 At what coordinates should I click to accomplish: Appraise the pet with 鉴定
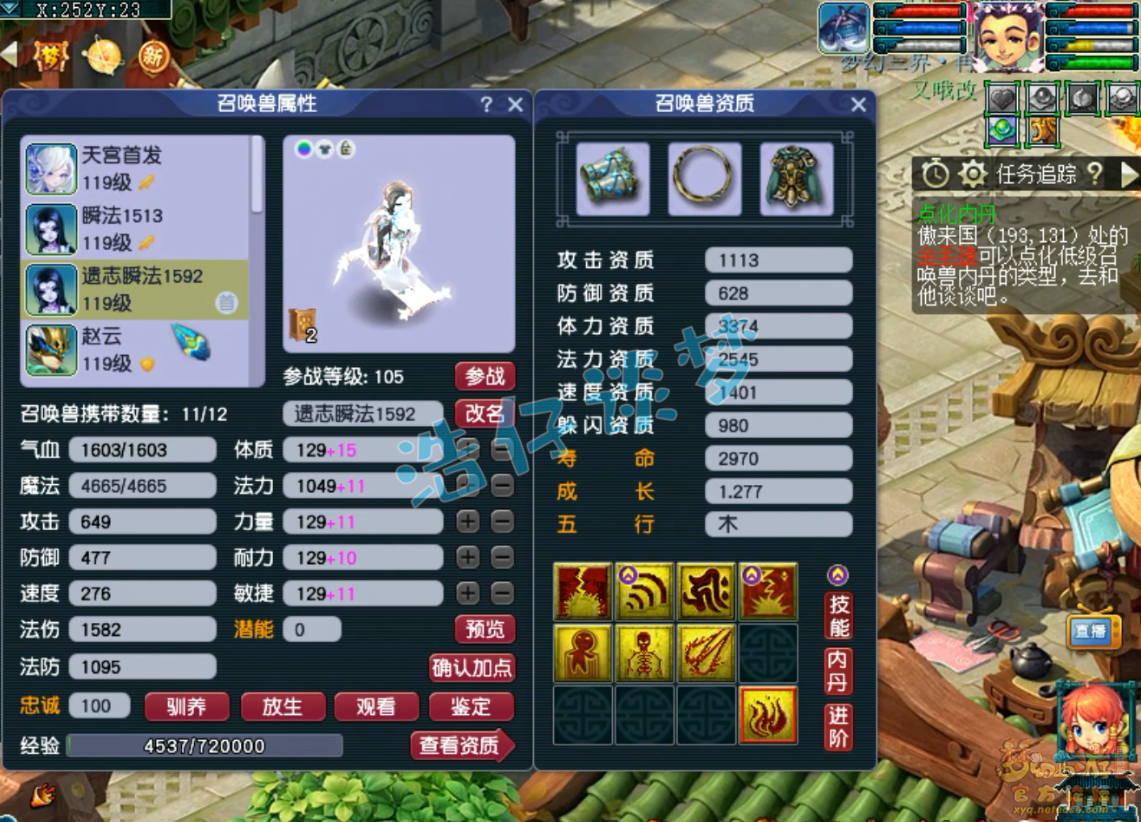(x=471, y=707)
